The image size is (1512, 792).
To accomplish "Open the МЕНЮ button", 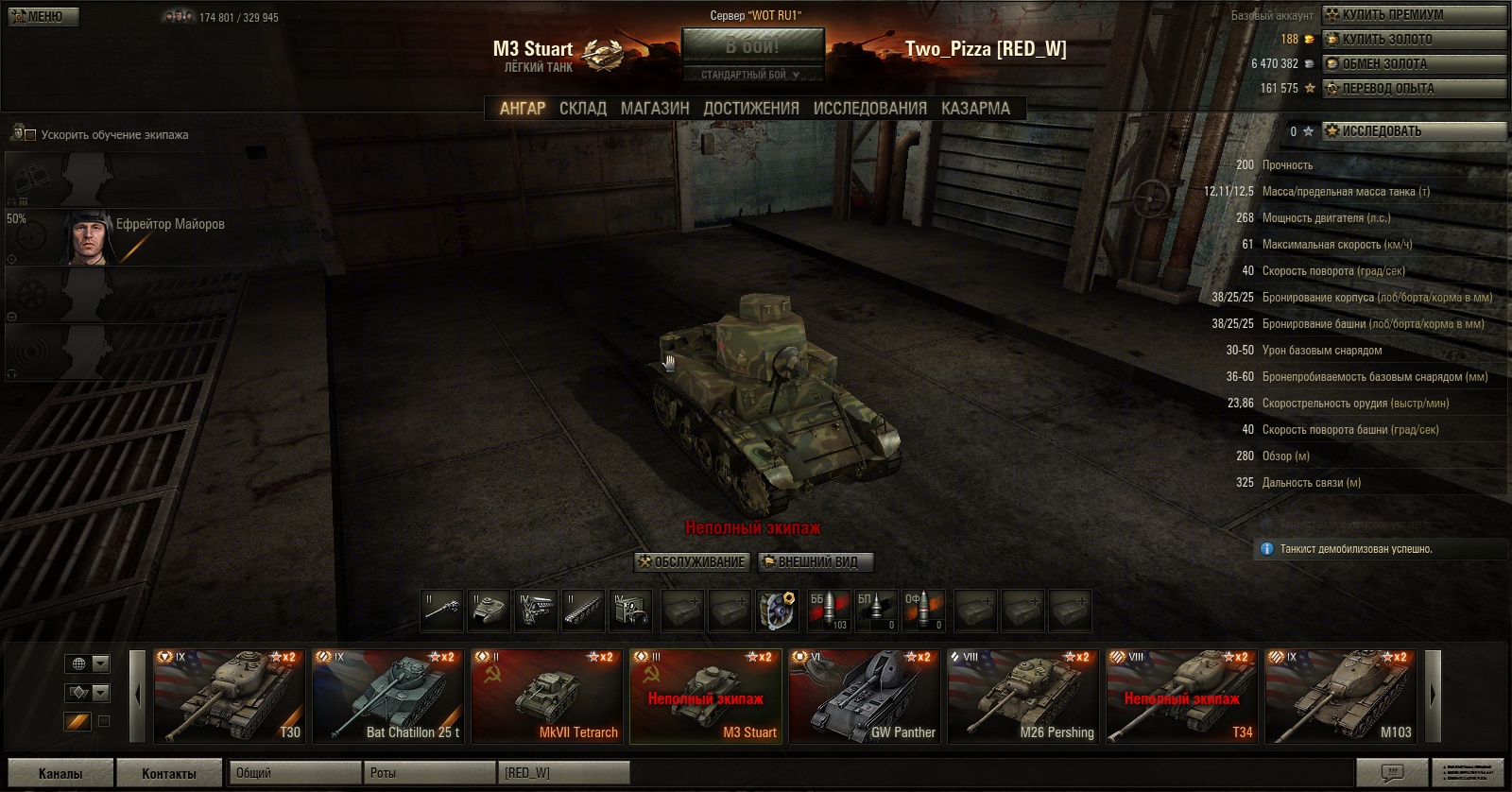I will click(43, 17).
